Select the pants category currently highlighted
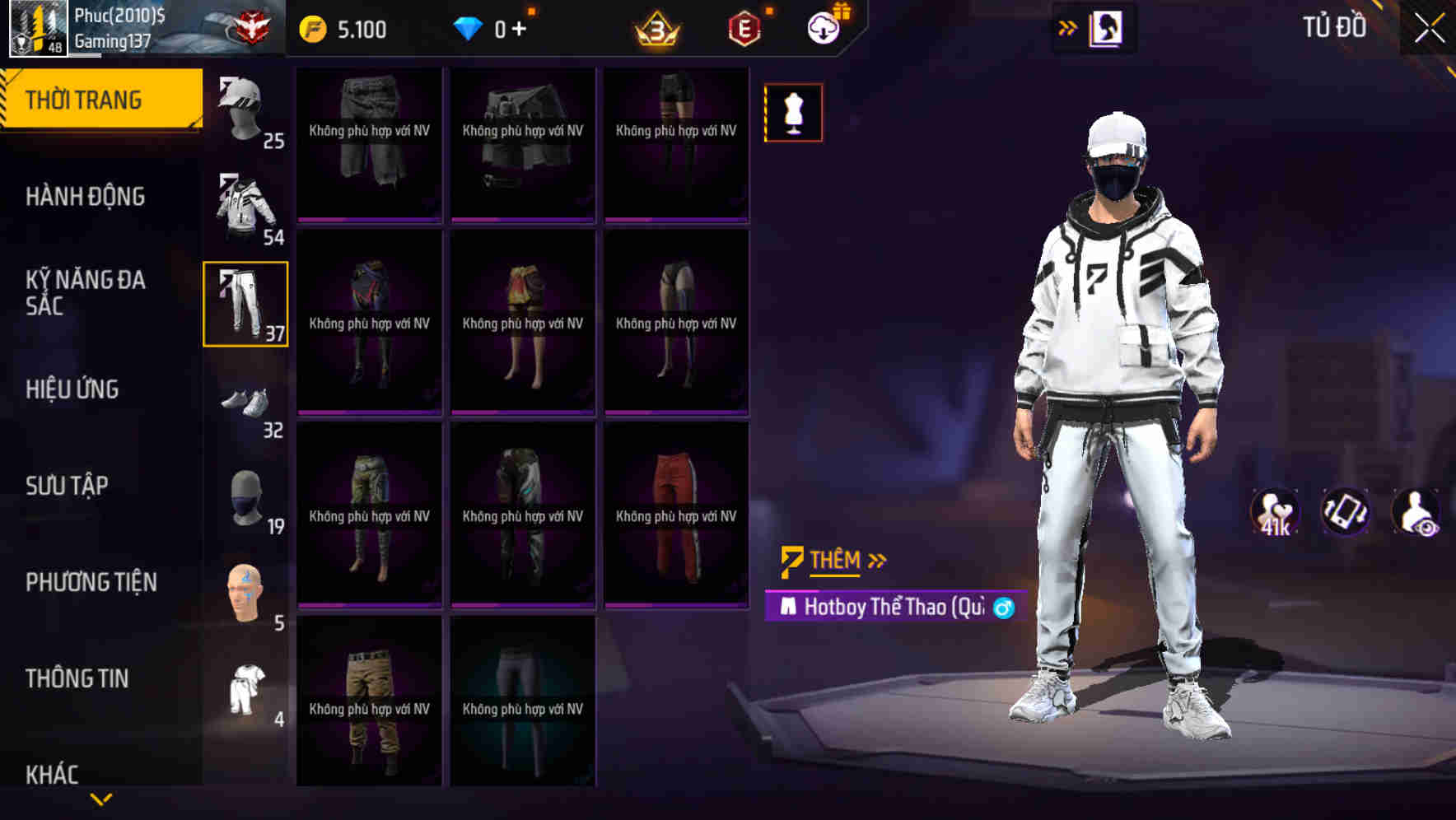This screenshot has width=1456, height=820. coord(245,305)
